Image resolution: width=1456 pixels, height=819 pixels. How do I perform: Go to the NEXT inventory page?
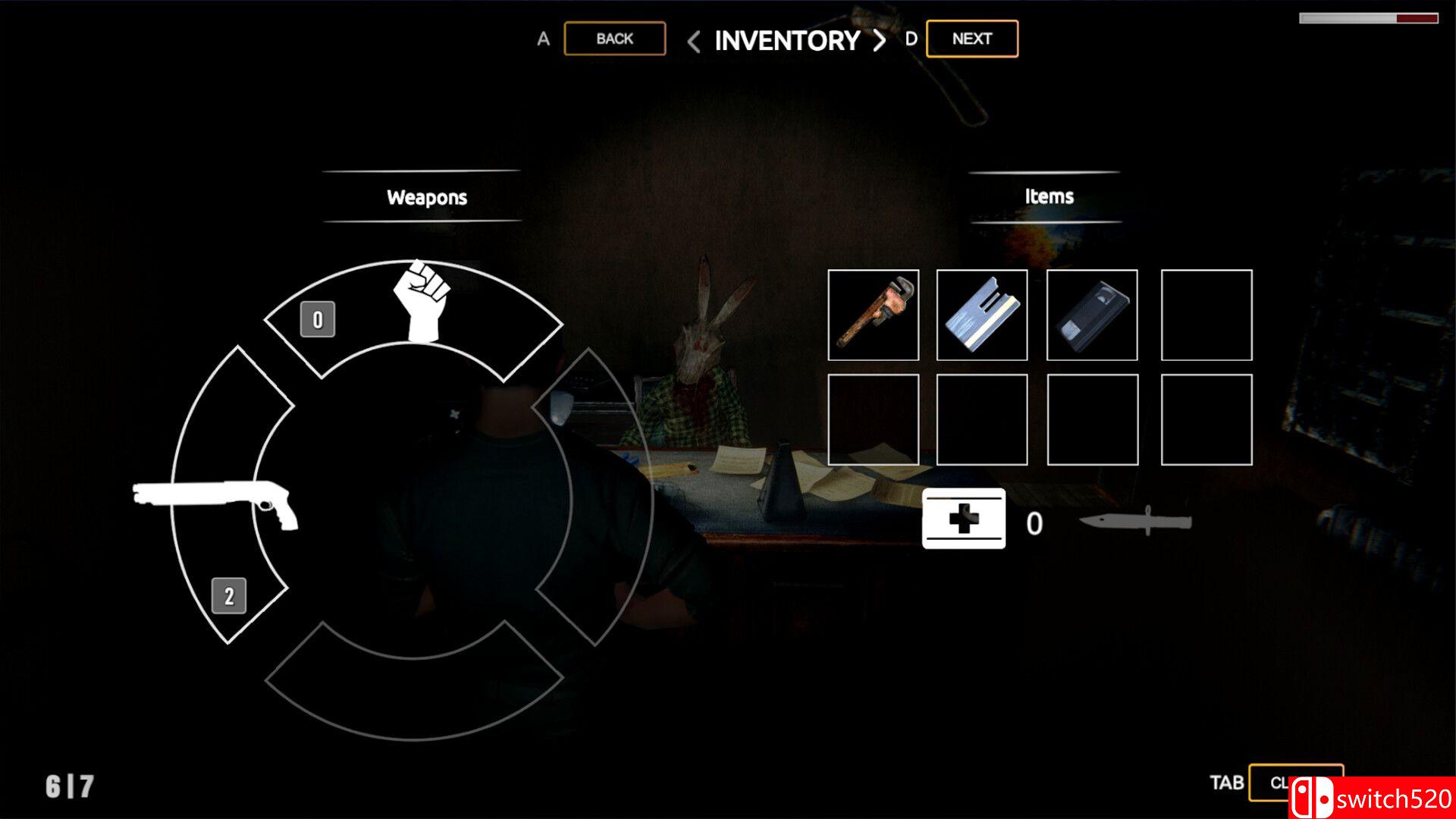coord(971,39)
